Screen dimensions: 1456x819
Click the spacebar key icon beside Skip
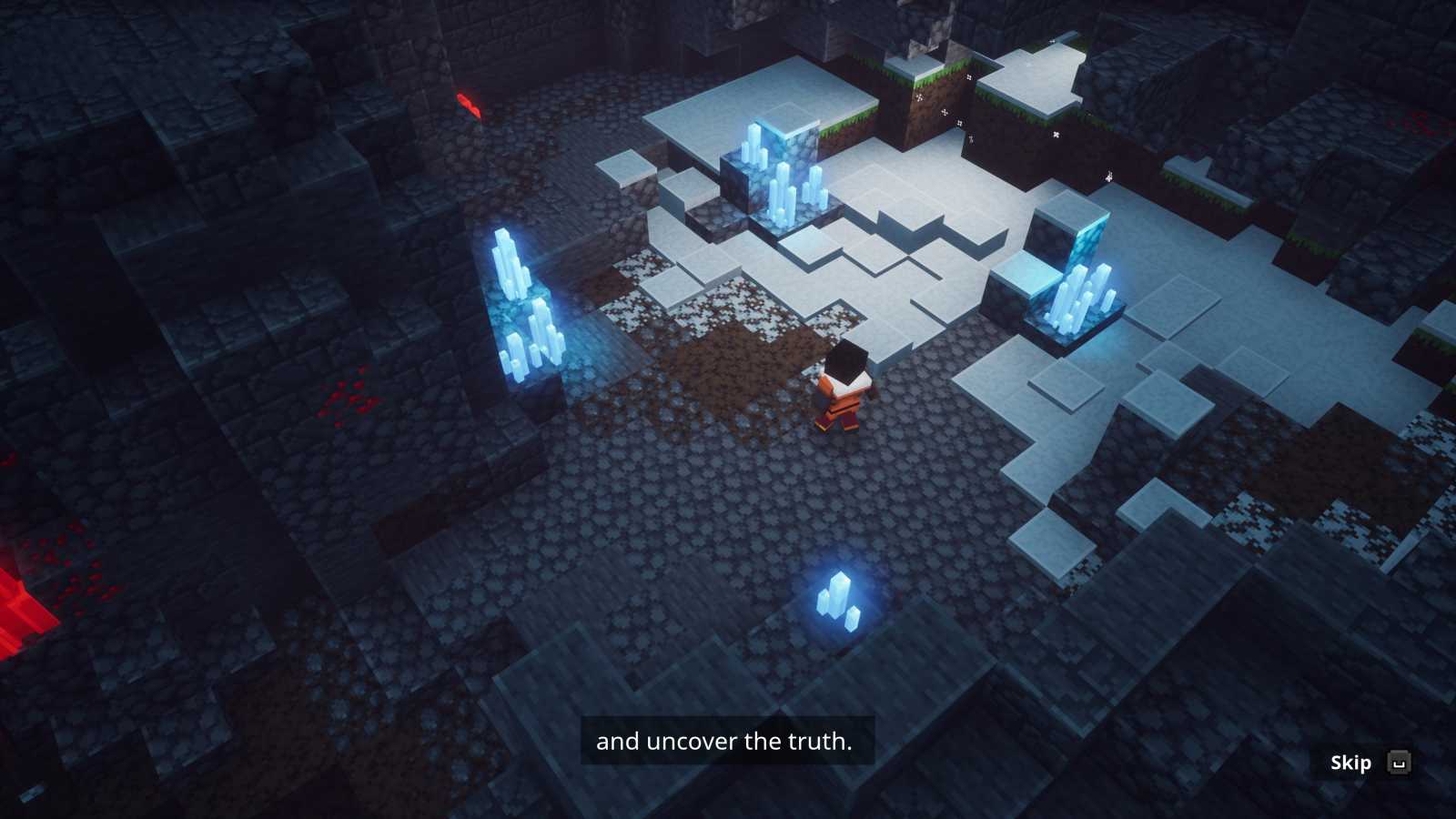tap(1398, 763)
